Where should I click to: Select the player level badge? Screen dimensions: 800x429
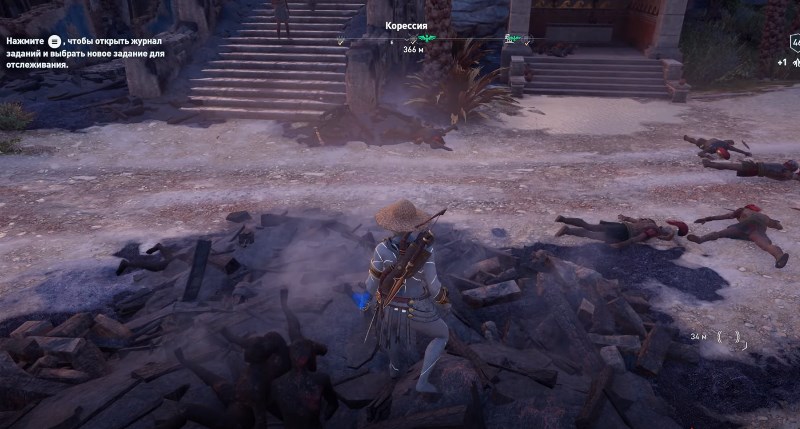pyautogui.click(x=795, y=44)
